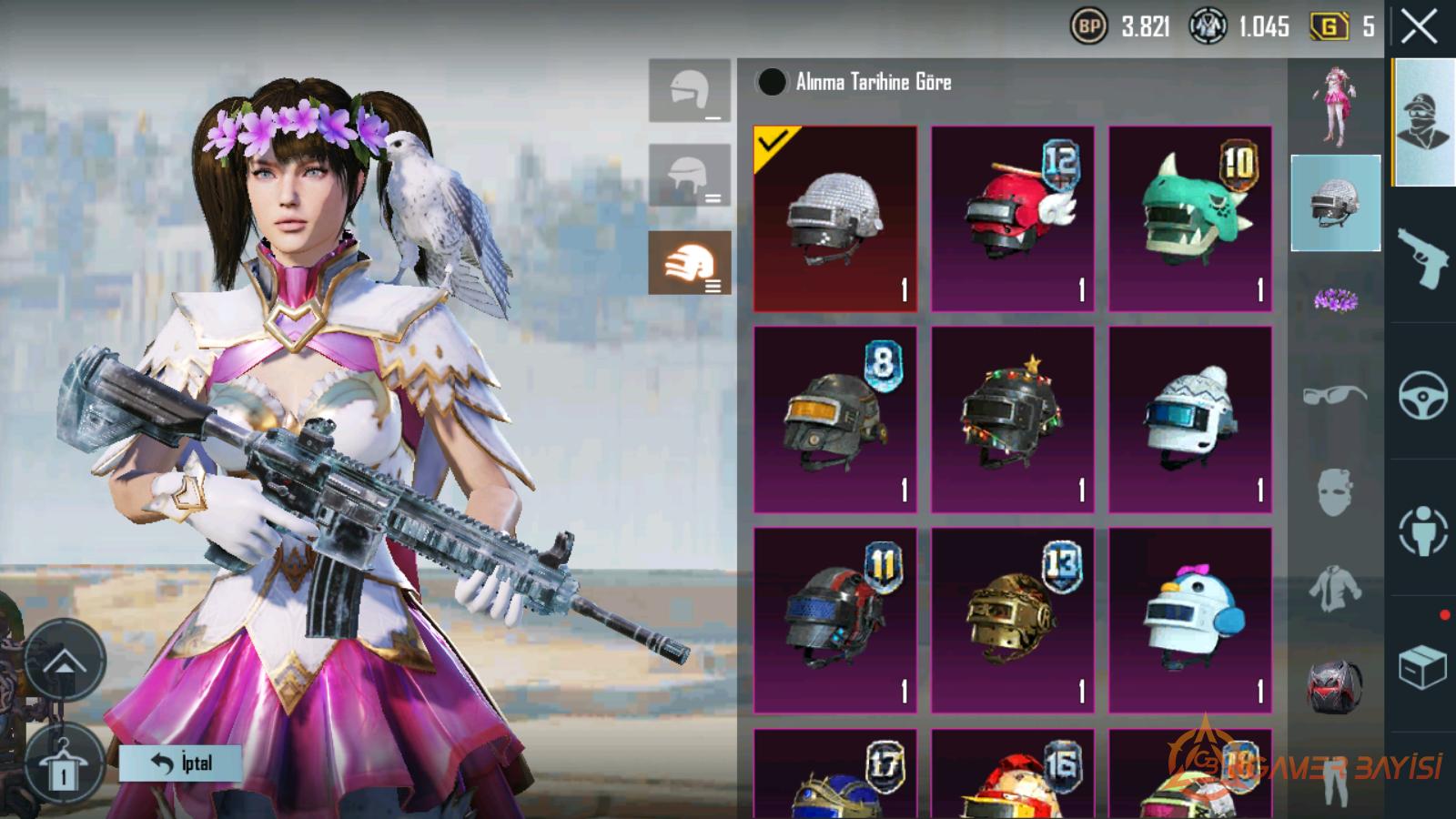Image resolution: width=1456 pixels, height=819 pixels.
Task: Select the backpack skin category
Action: pos(1335,684)
